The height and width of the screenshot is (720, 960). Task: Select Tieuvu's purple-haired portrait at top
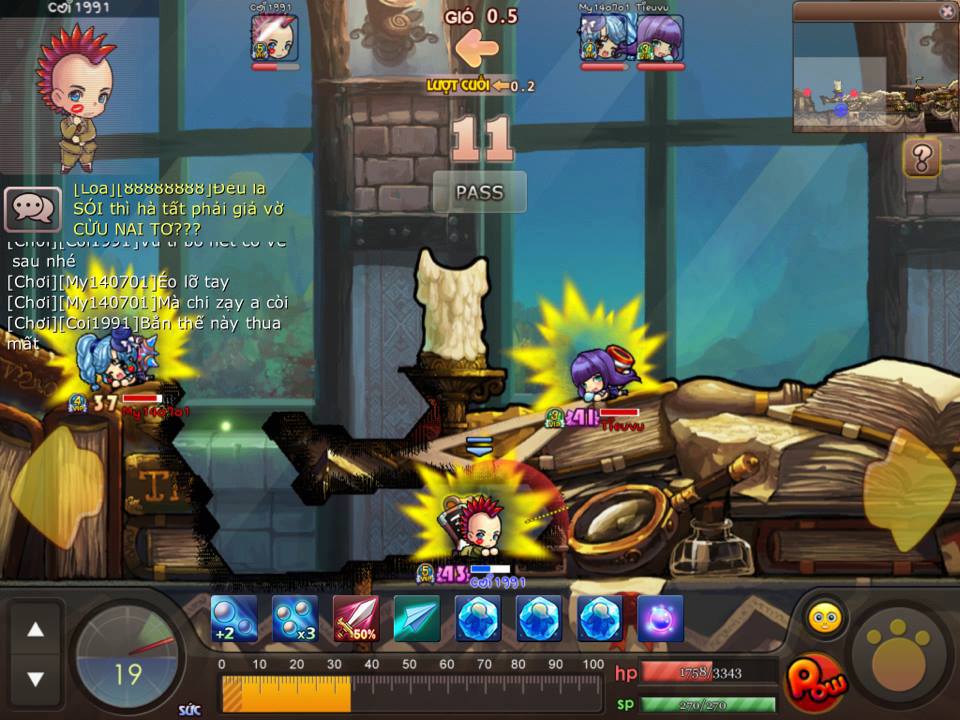[x=660, y=40]
